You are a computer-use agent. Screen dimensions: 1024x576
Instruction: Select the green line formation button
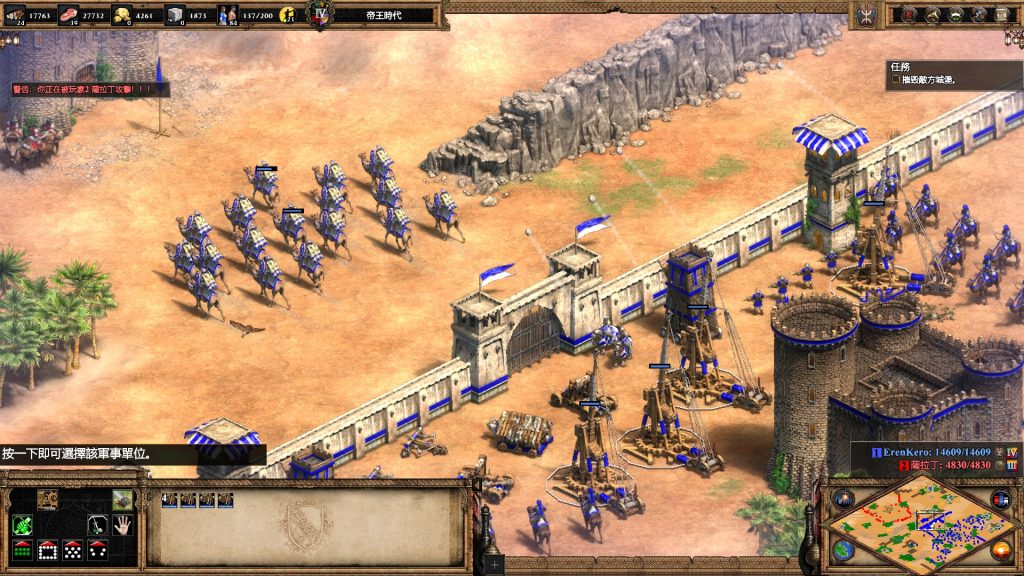click(22, 549)
